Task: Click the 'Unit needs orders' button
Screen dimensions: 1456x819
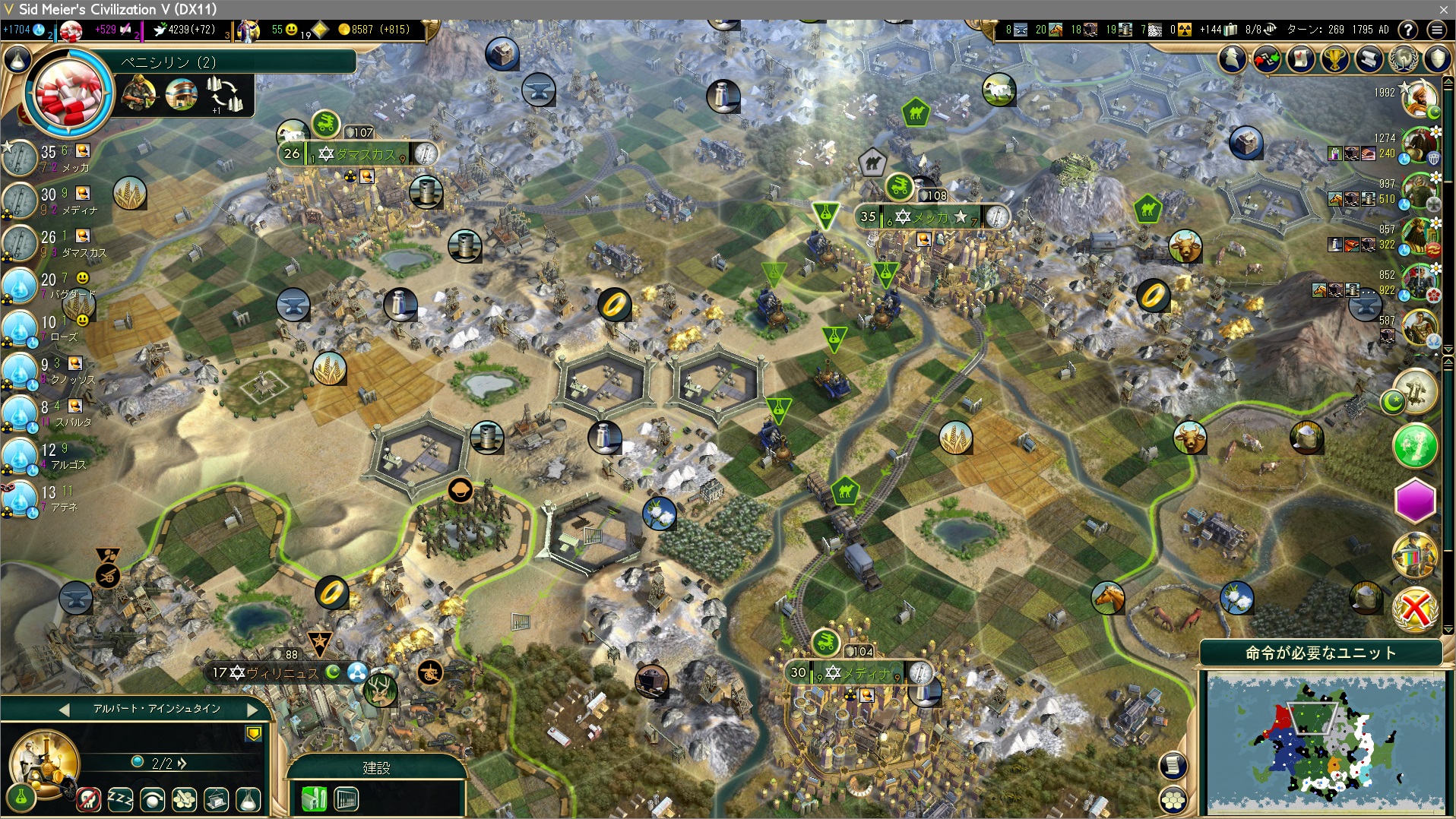Action: click(1320, 653)
